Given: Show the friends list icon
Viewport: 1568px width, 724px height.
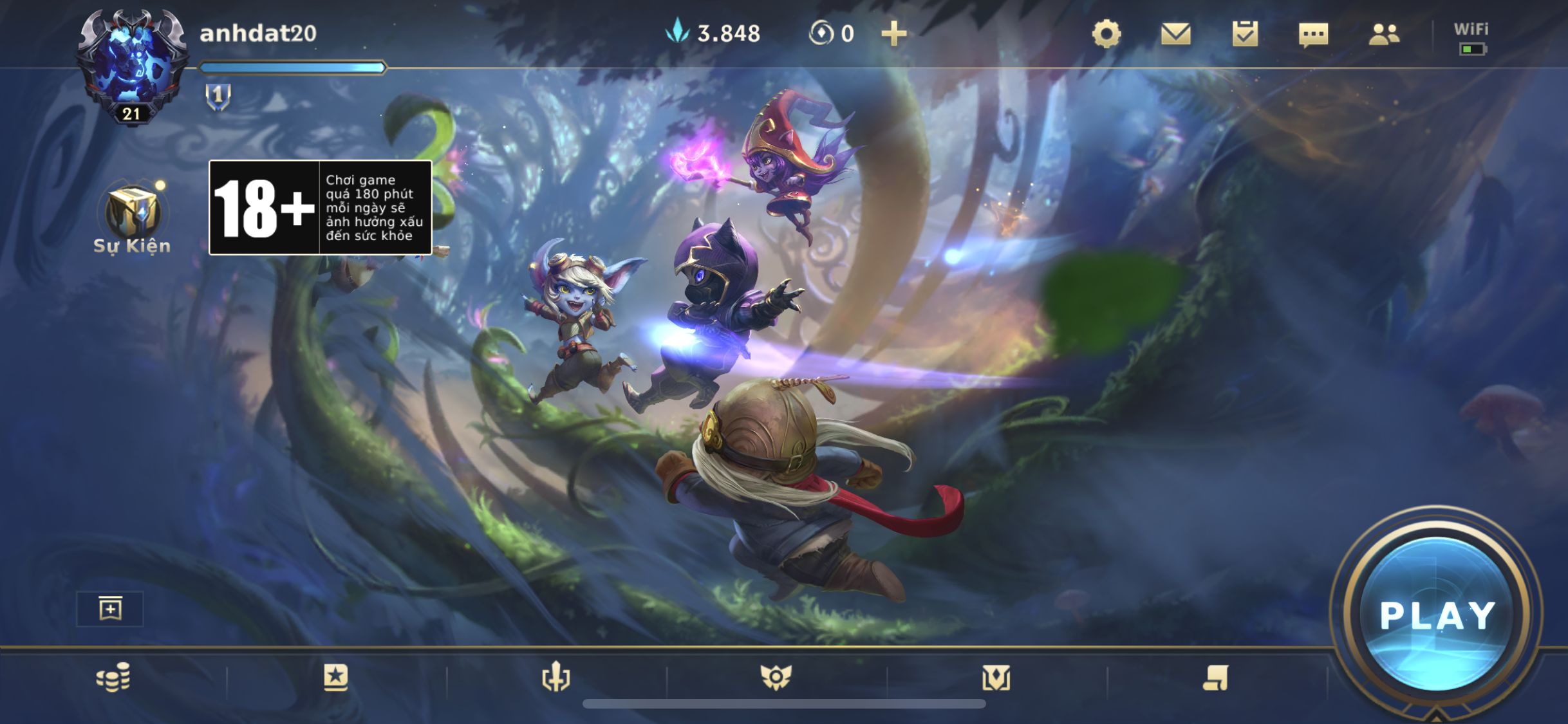Looking at the screenshot, I should tap(1384, 33).
